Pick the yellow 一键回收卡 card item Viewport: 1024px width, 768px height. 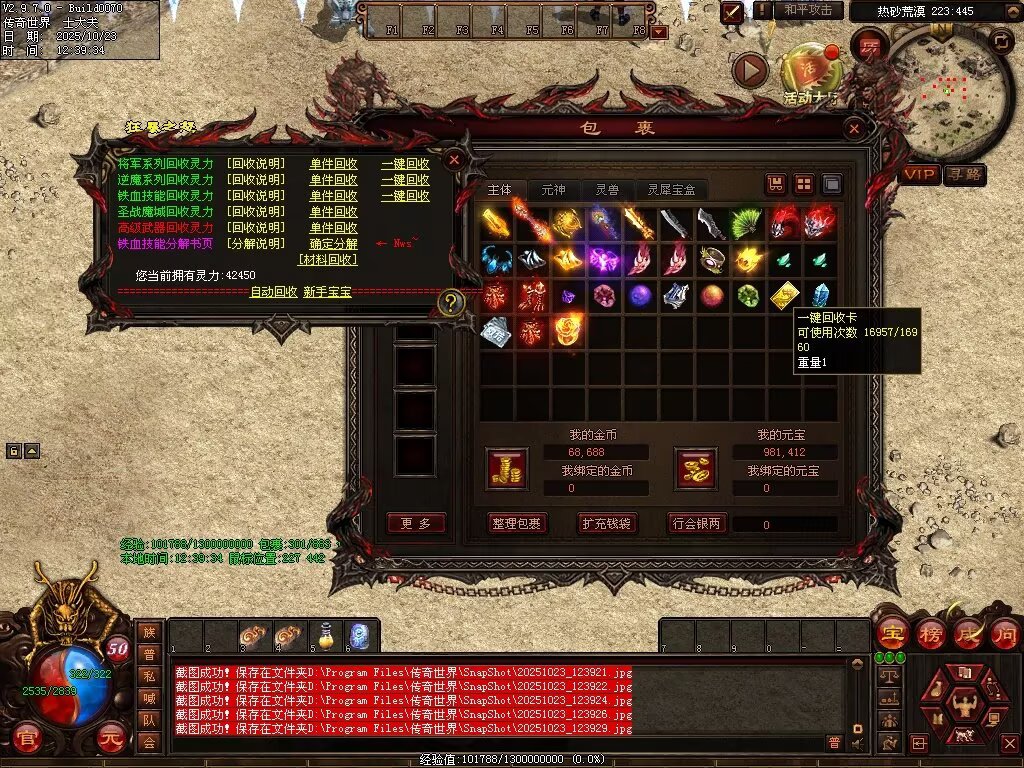coord(785,295)
